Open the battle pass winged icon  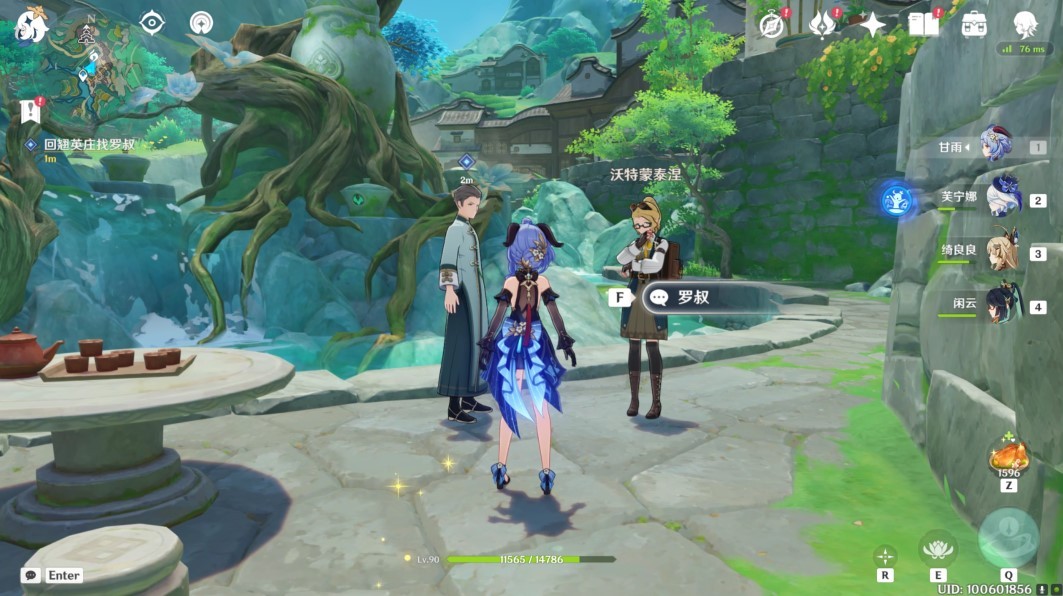822,25
